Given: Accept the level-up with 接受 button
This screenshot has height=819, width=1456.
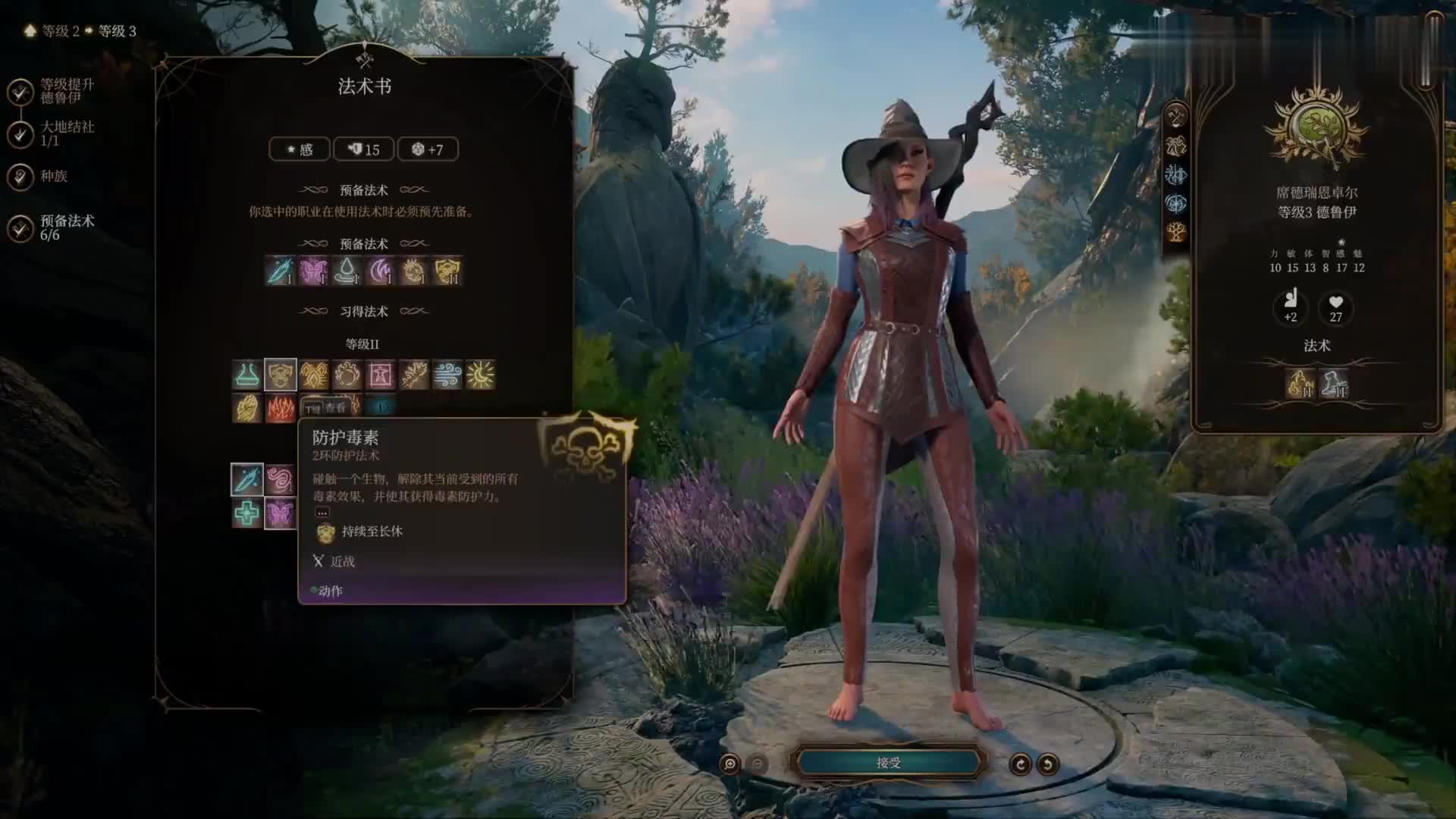Looking at the screenshot, I should pos(888,763).
